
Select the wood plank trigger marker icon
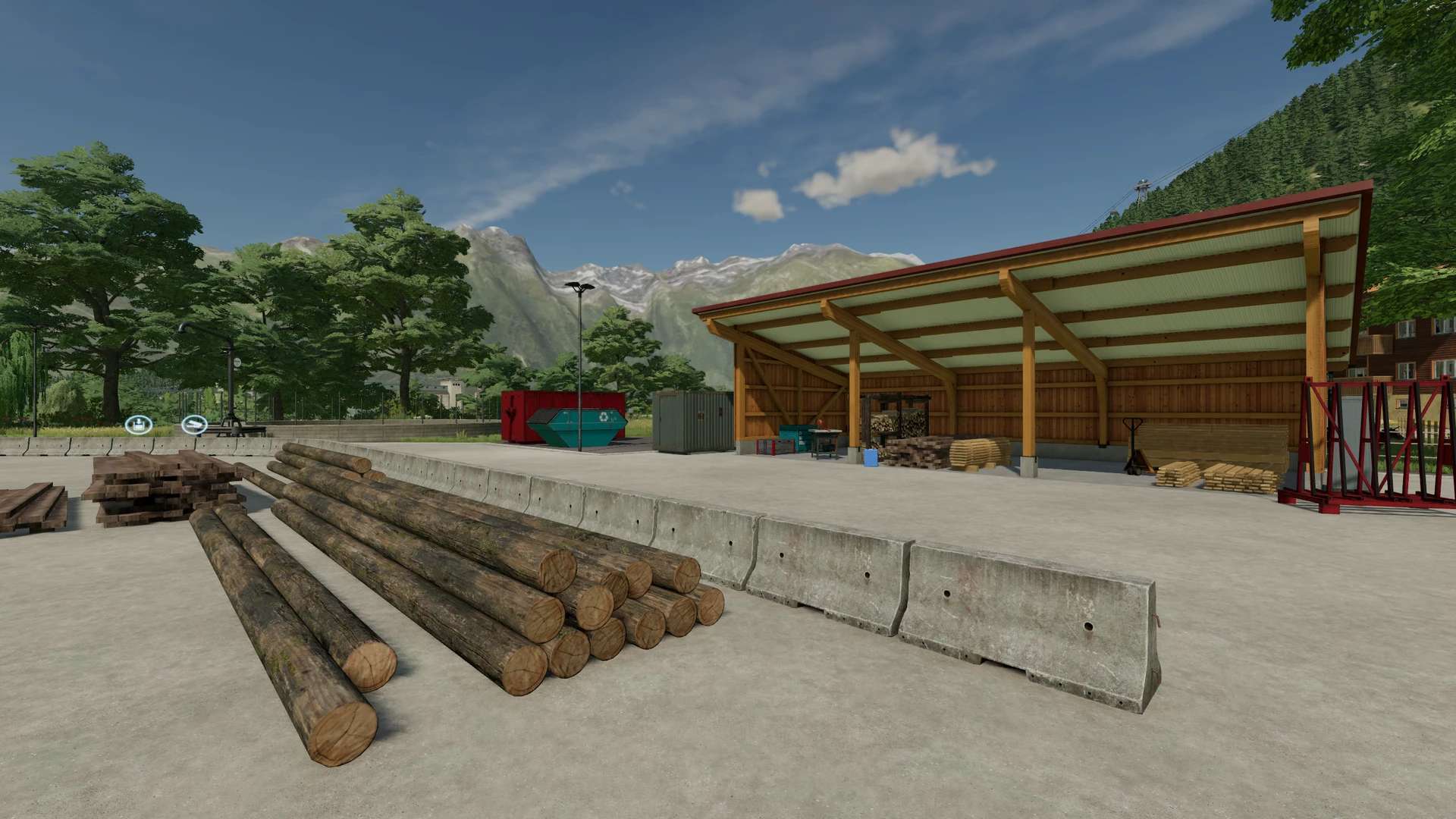click(x=194, y=425)
